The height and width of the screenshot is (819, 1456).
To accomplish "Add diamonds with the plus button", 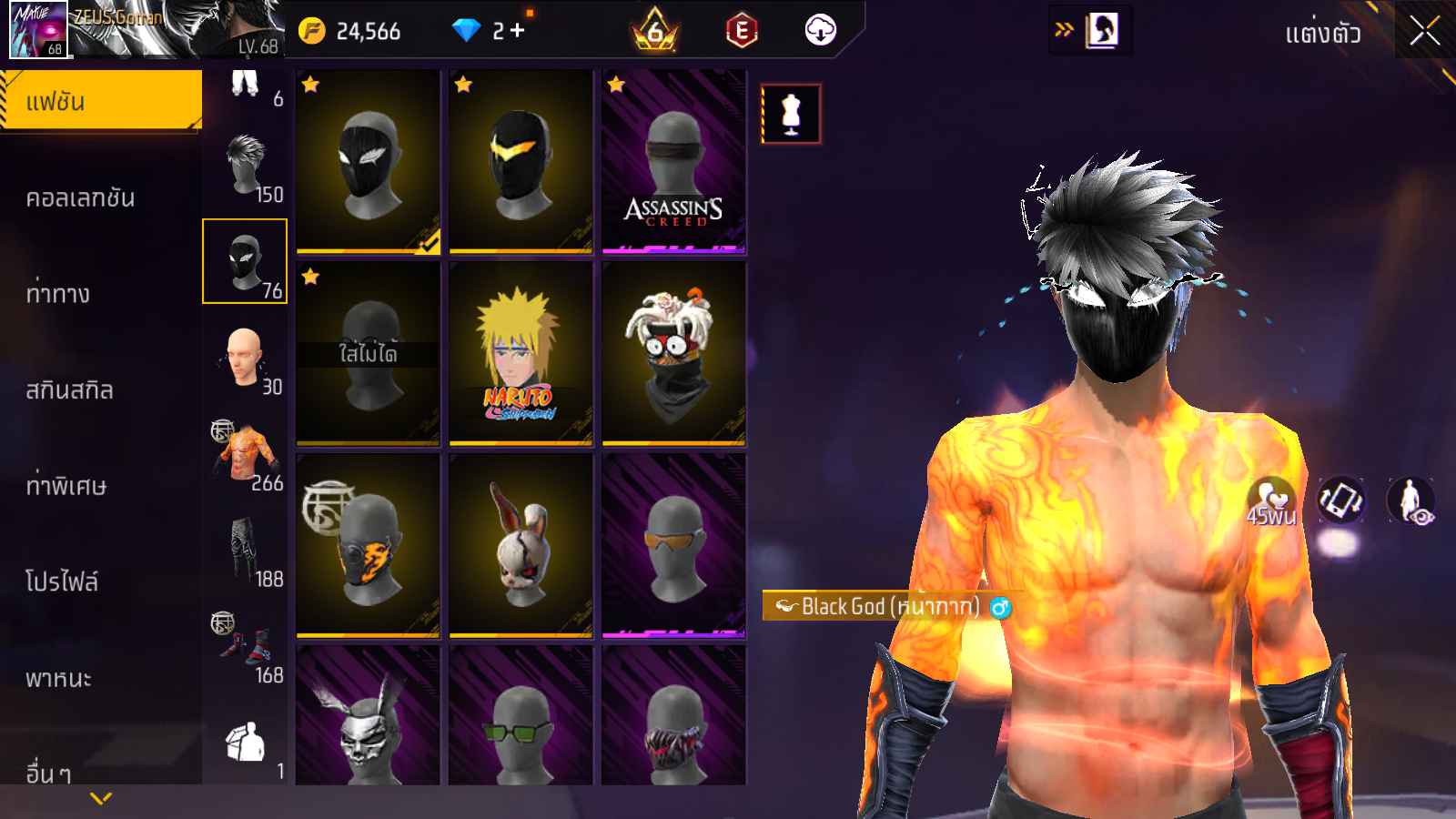I will [x=518, y=31].
